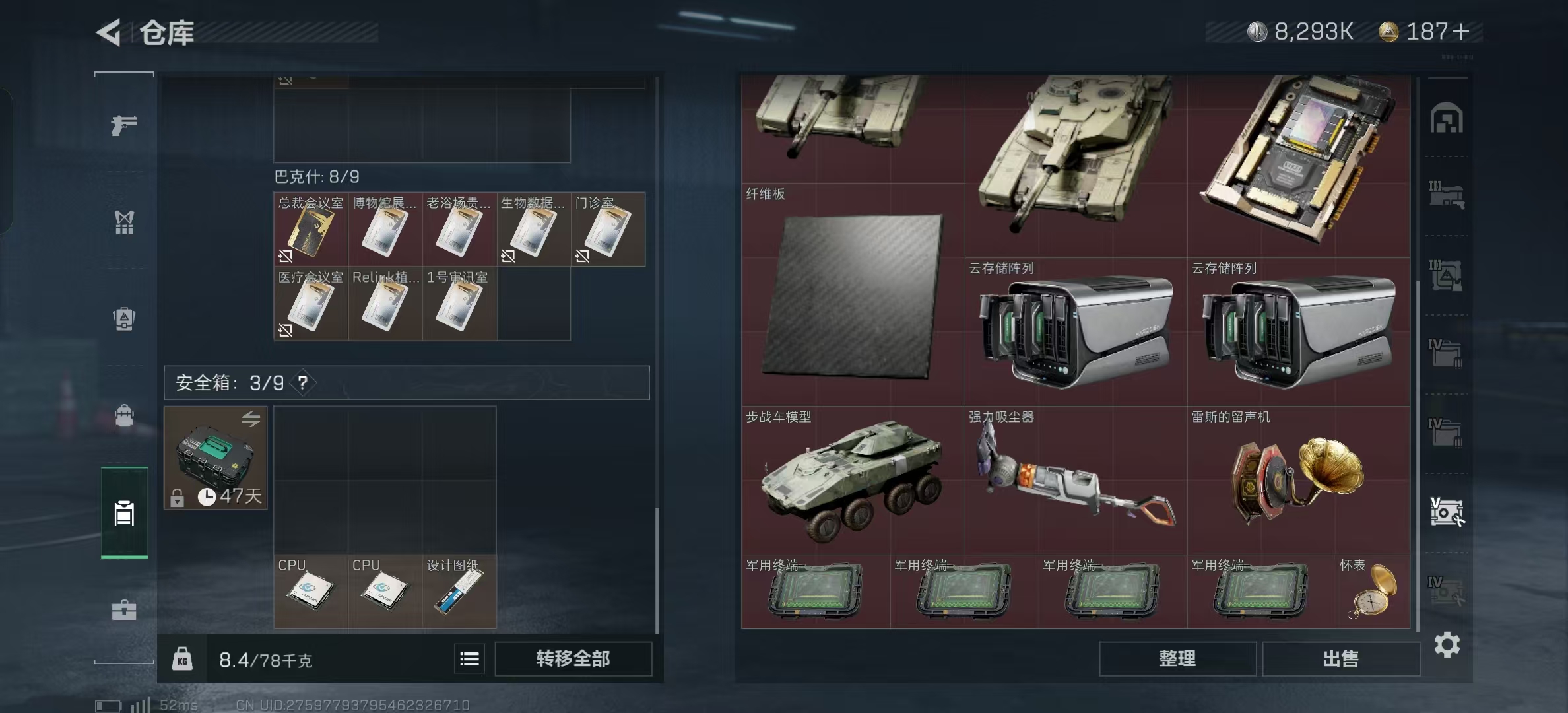Go back from the 仓库 screen
Screen dimensions: 1568x713
pos(110,32)
